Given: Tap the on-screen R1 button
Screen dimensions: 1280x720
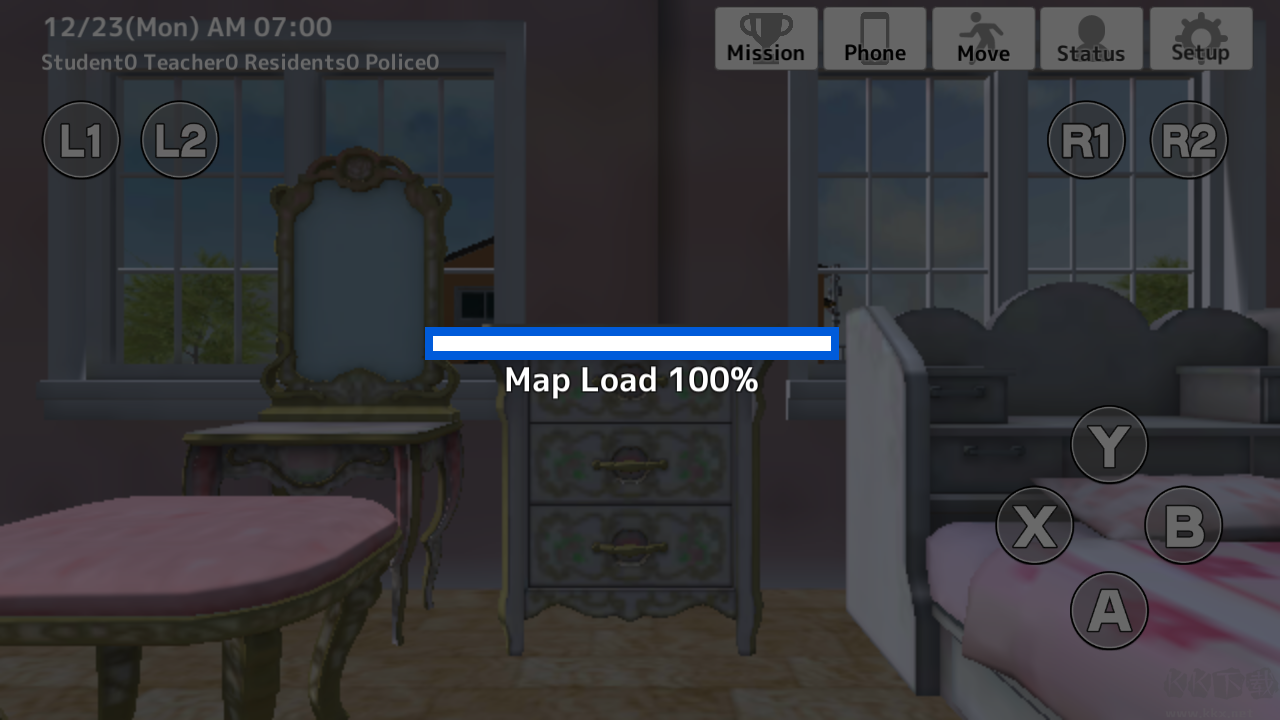Looking at the screenshot, I should pyautogui.click(x=1086, y=140).
